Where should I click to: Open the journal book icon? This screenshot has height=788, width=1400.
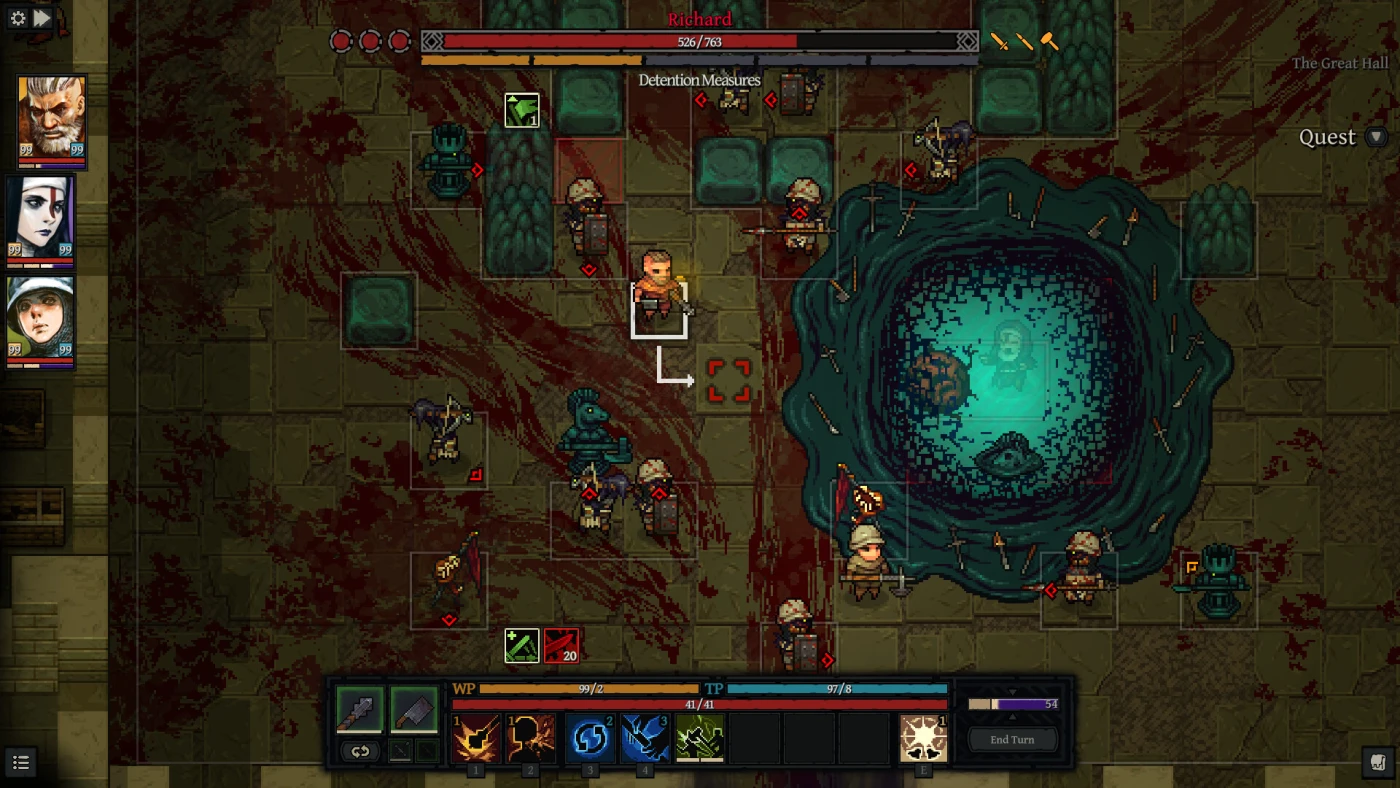[1378, 764]
